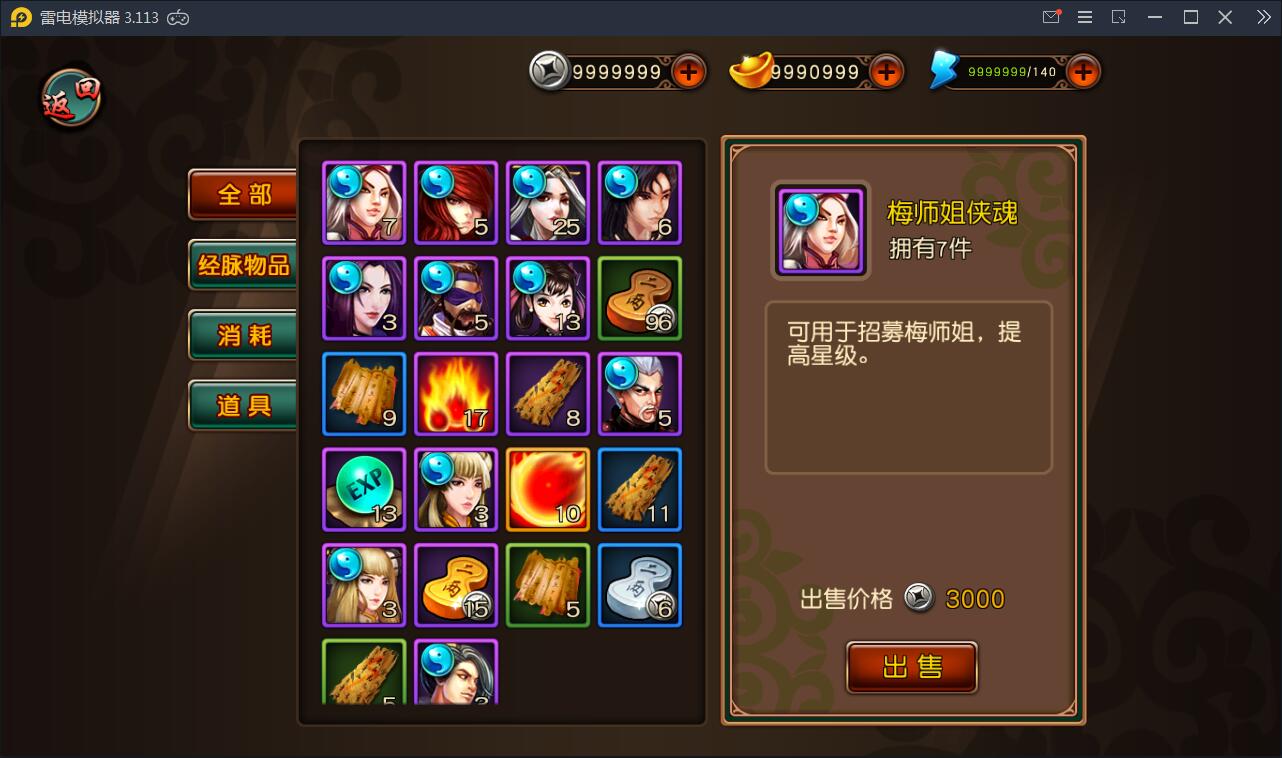This screenshot has height=758, width=1282.
Task: Select the flame item with count 17
Action: pos(456,394)
